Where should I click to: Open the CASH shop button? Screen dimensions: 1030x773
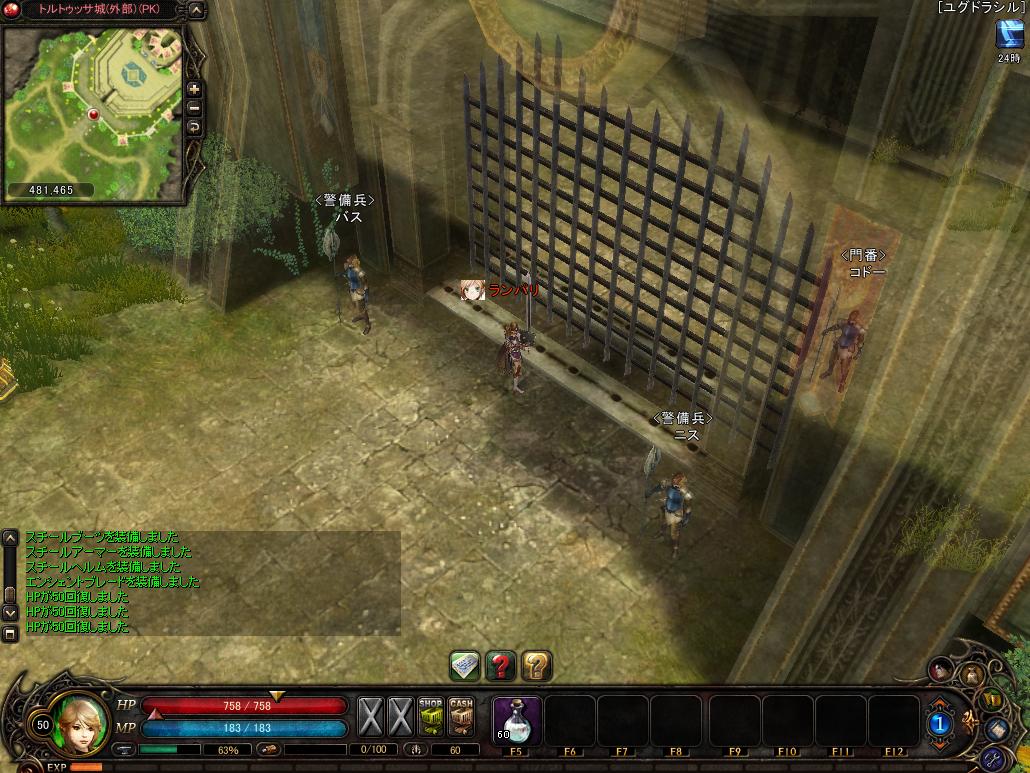click(x=461, y=716)
